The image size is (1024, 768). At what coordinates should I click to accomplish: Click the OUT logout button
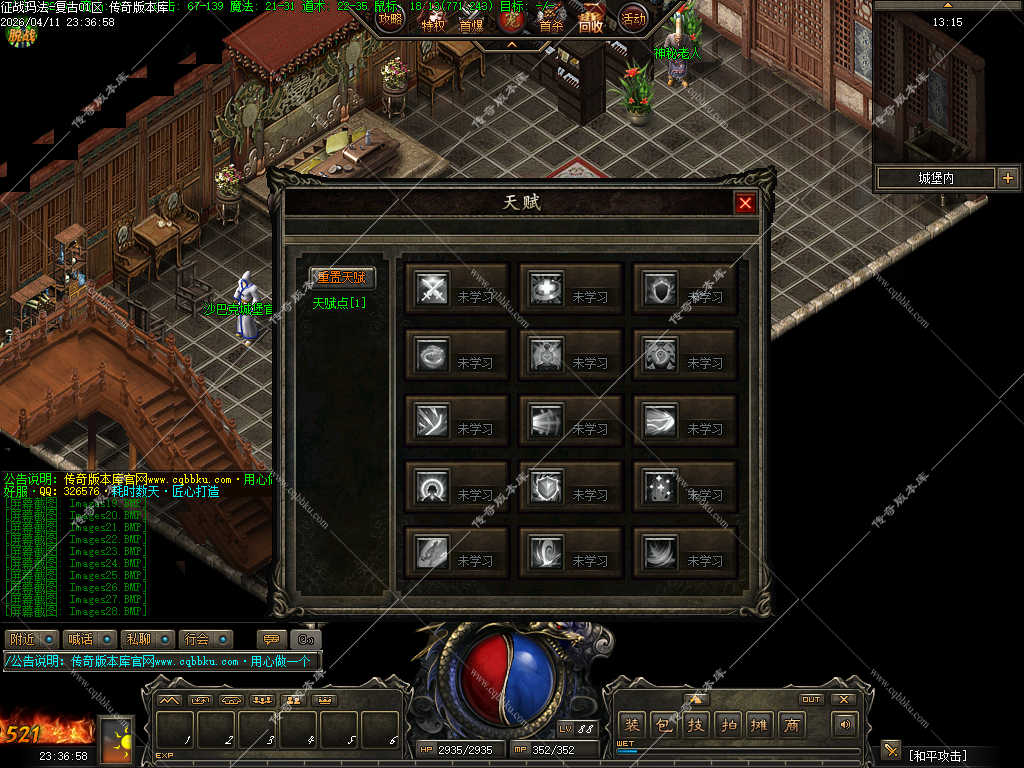point(811,699)
